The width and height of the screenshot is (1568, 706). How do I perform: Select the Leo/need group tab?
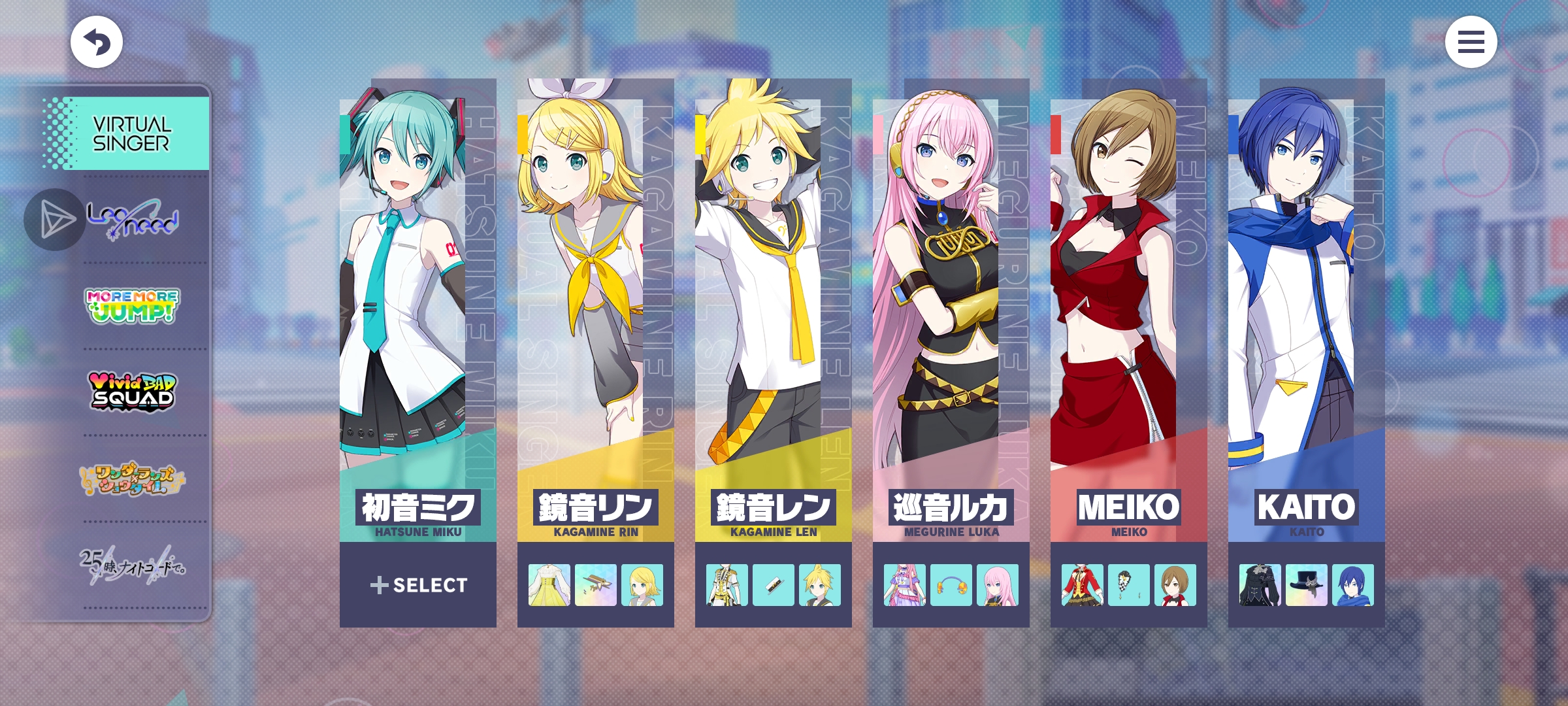pyautogui.click(x=133, y=220)
